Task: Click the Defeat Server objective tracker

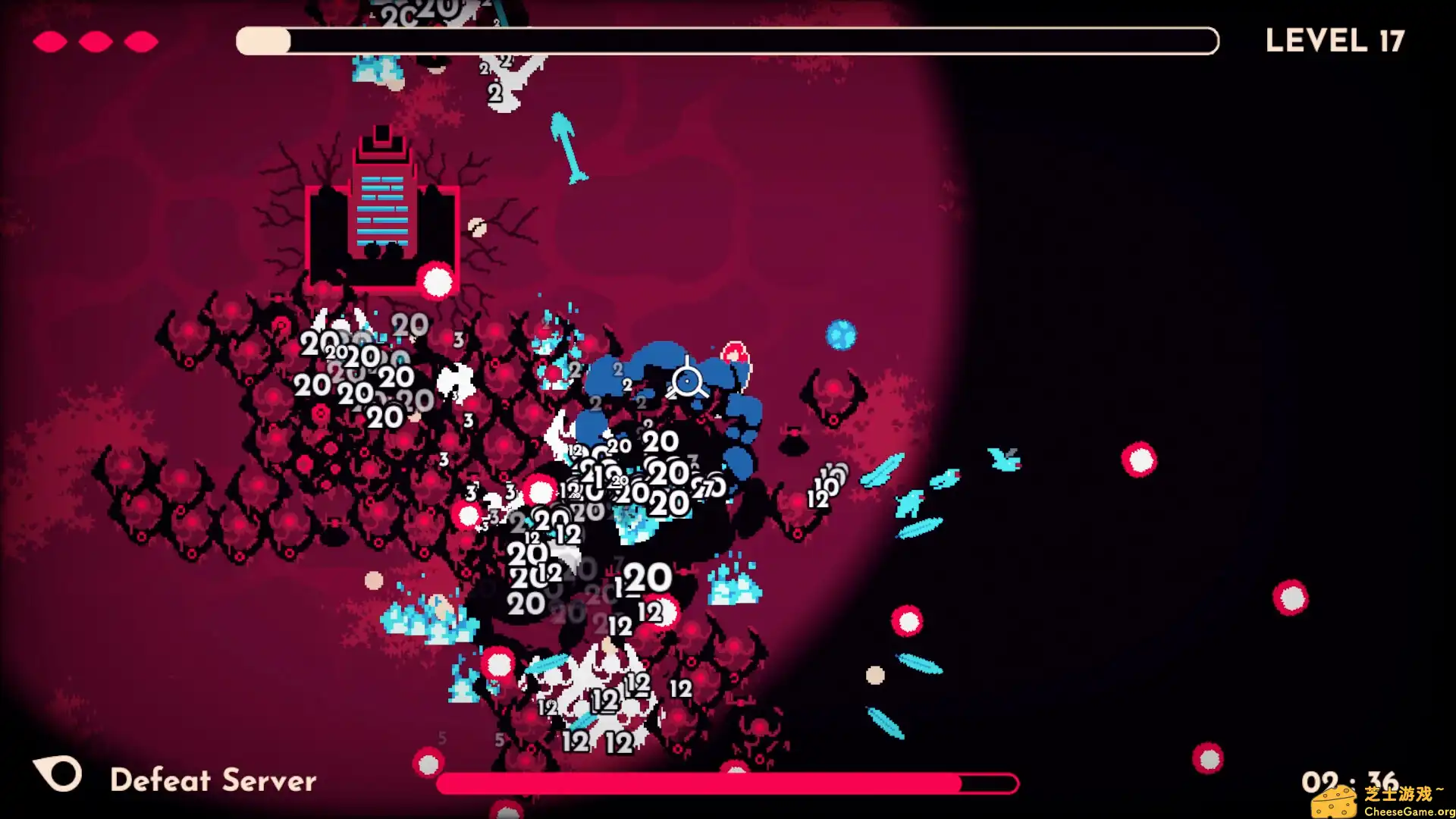Action: coord(213,780)
